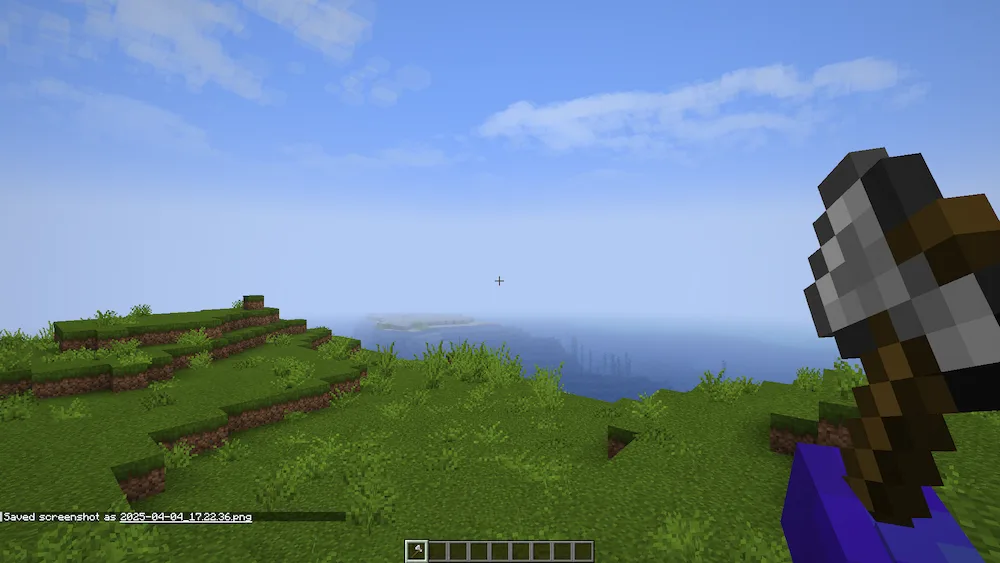
Task: Select the axe hotbar slot
Action: pos(415,550)
